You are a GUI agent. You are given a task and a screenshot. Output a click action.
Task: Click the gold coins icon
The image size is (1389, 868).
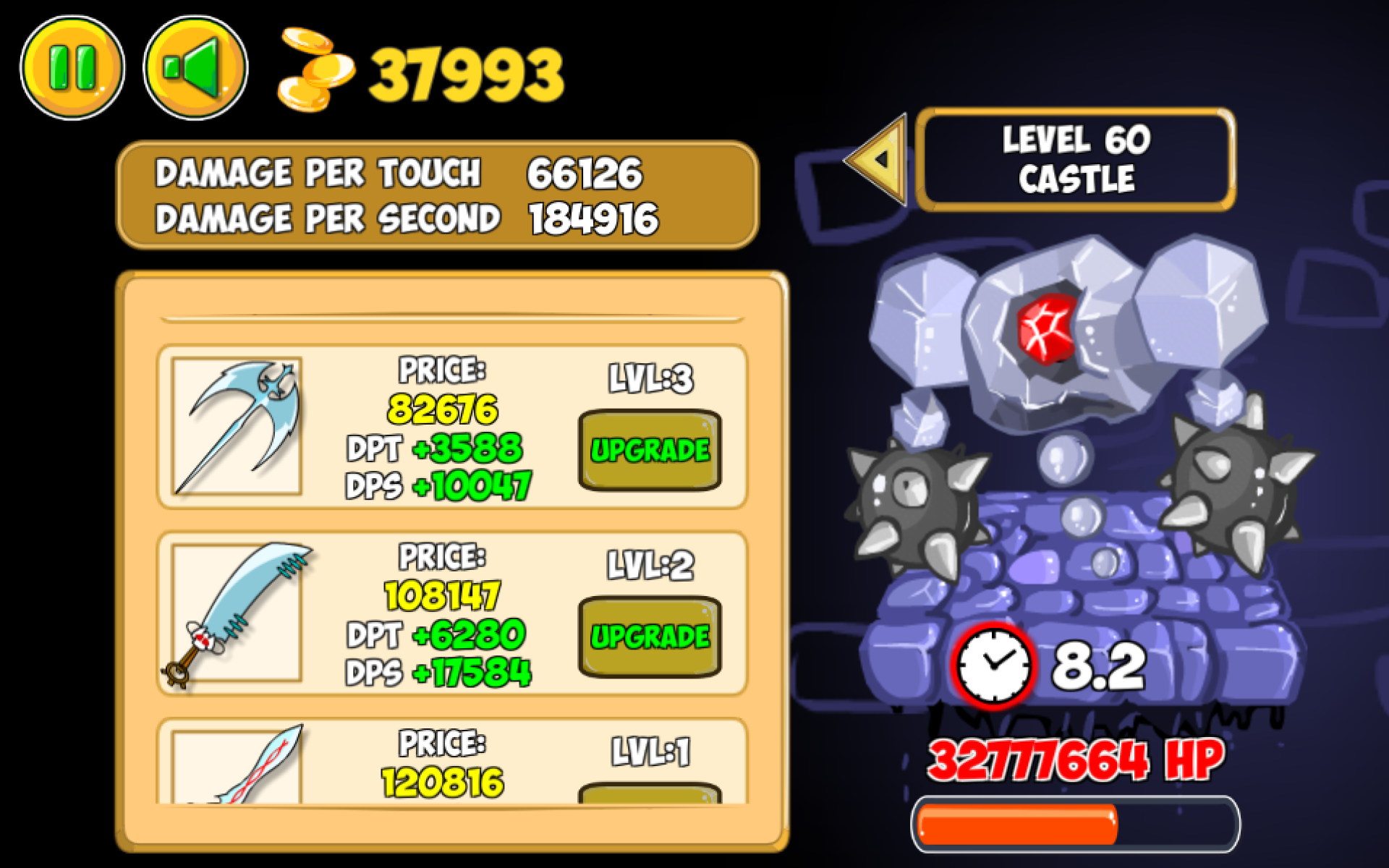click(x=315, y=69)
